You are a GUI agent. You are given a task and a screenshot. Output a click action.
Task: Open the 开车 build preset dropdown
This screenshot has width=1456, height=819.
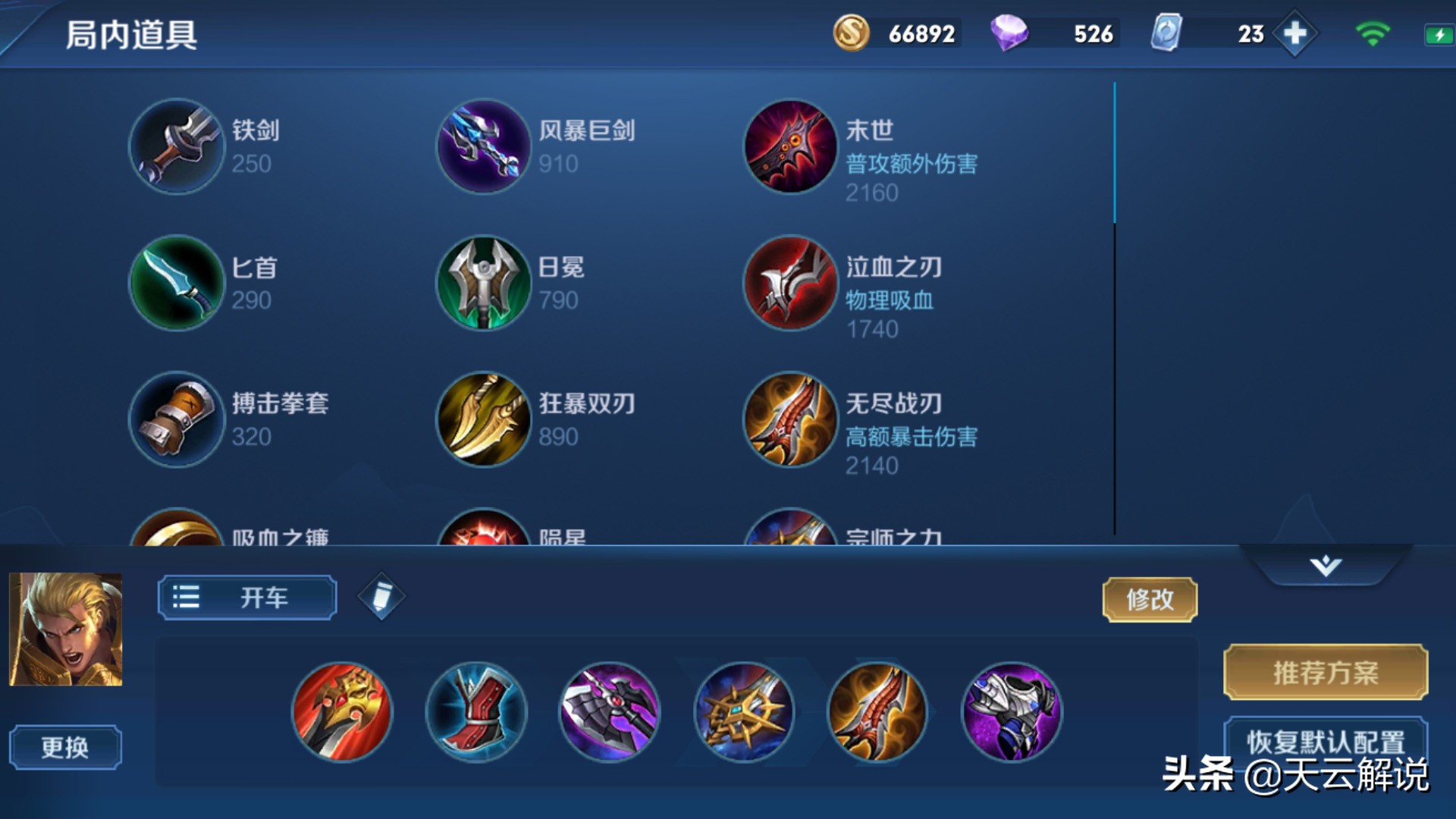coord(245,597)
